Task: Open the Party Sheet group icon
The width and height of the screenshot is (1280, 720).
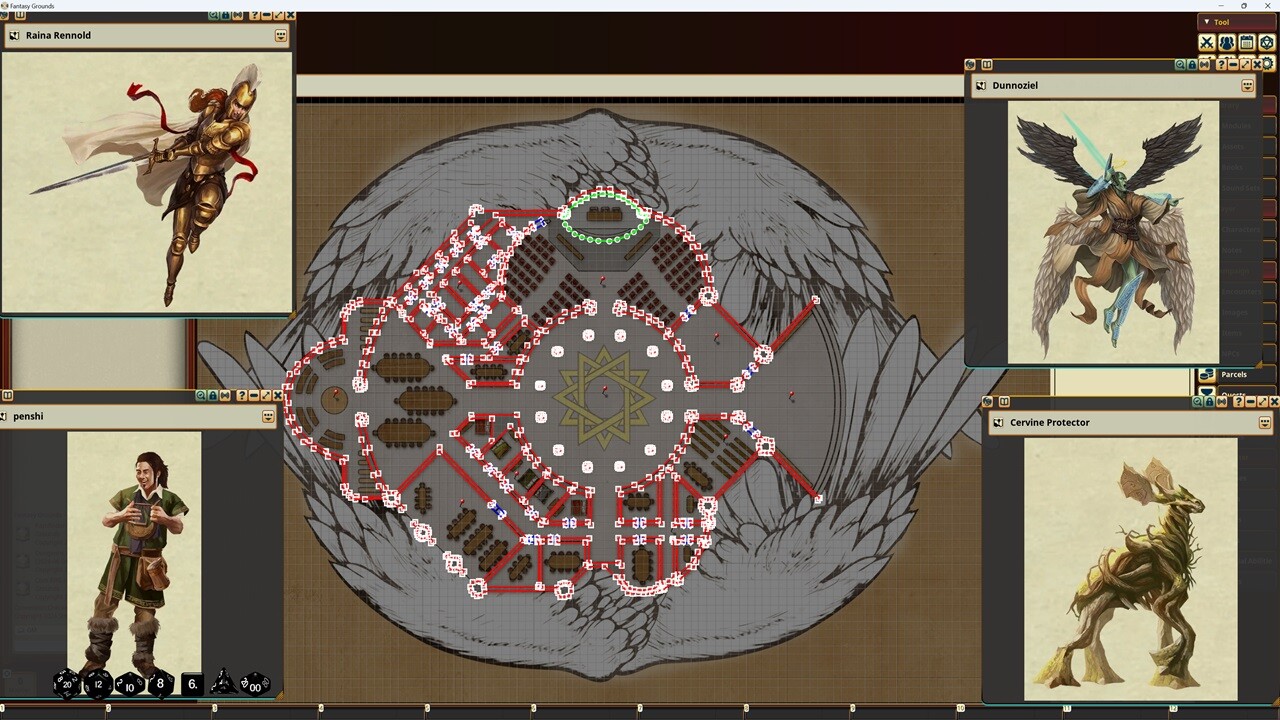Action: 1227,42
